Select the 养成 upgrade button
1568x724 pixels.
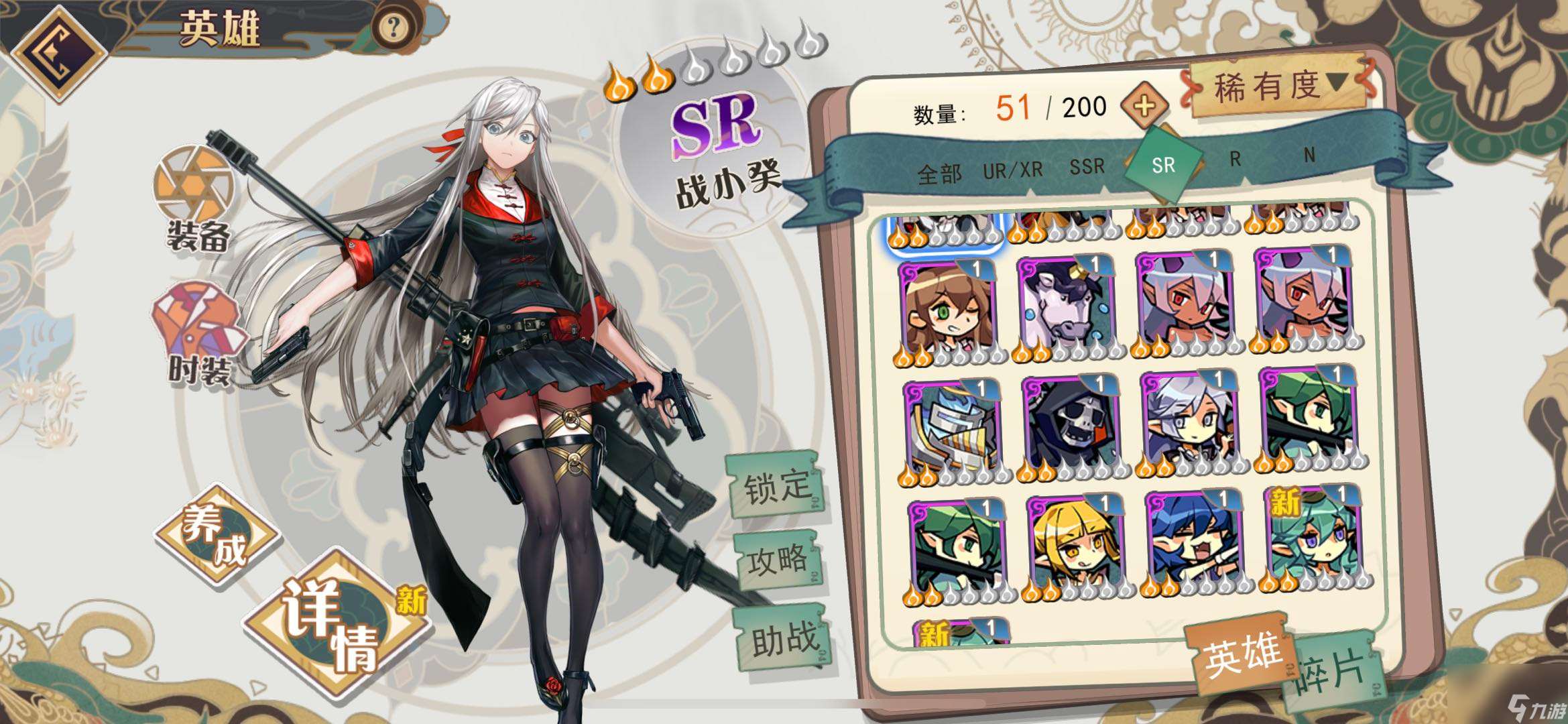216,538
